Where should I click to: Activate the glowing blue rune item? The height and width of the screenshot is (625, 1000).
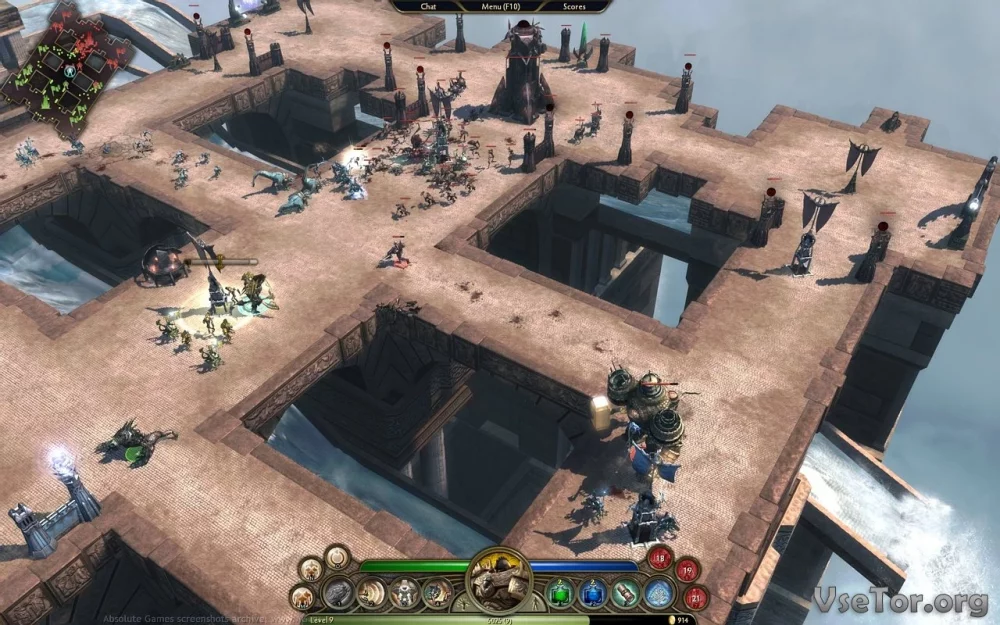658,593
